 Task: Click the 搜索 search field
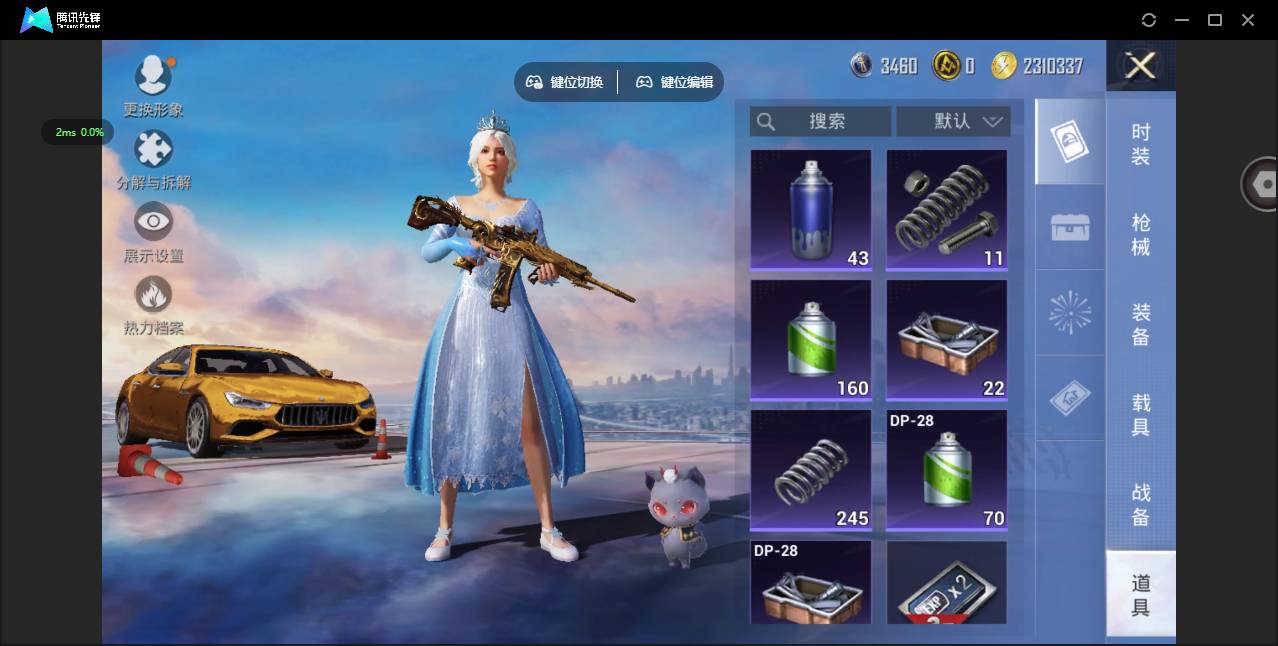tap(820, 121)
